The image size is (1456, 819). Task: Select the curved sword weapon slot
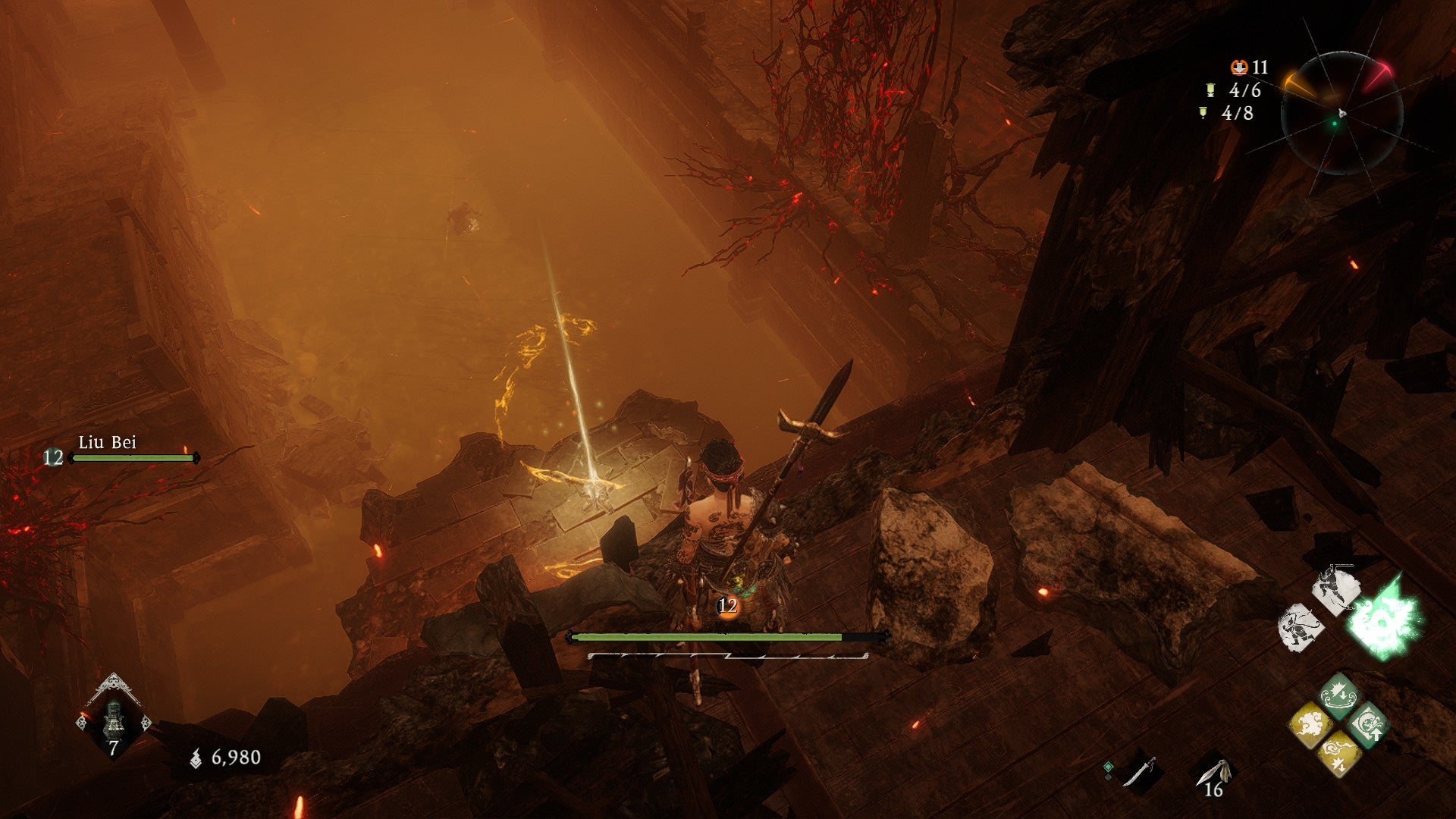point(1139,772)
